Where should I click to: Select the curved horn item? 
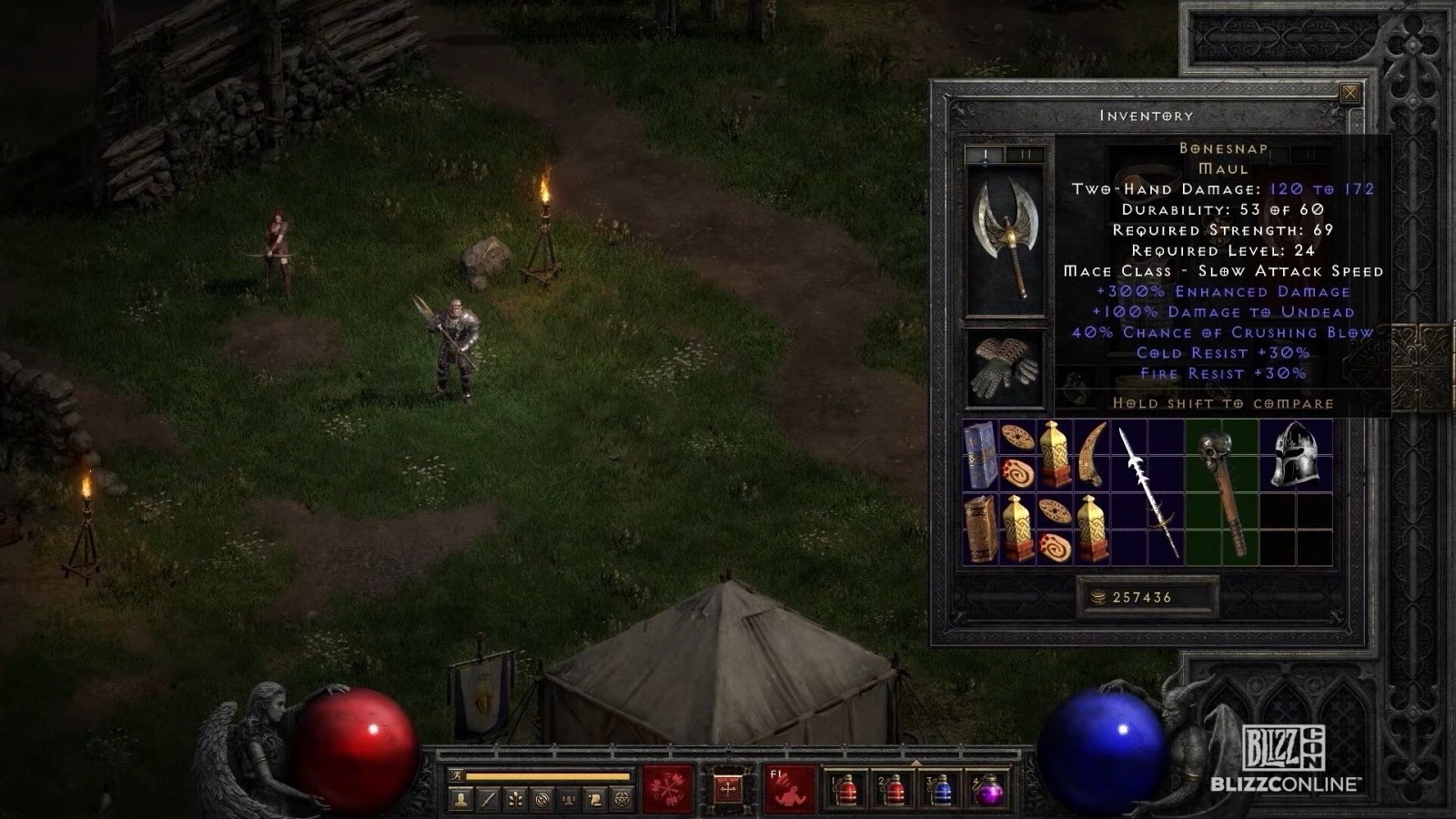point(1092,455)
